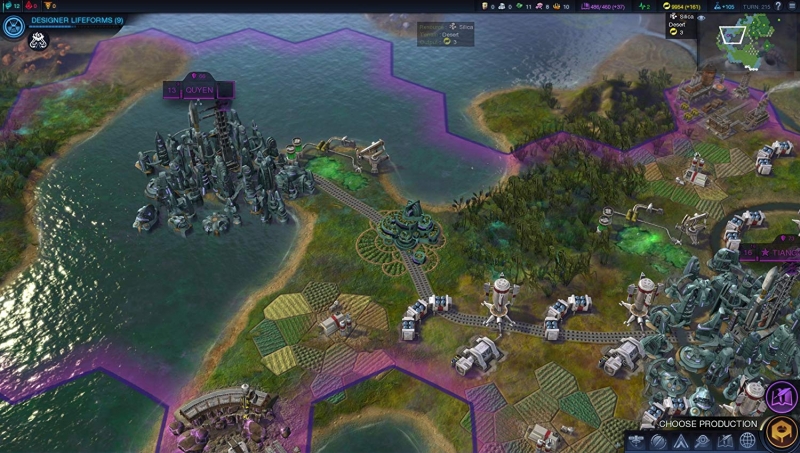Open the main menu hamburger button
This screenshot has height=453, width=800.
[x=792, y=6]
